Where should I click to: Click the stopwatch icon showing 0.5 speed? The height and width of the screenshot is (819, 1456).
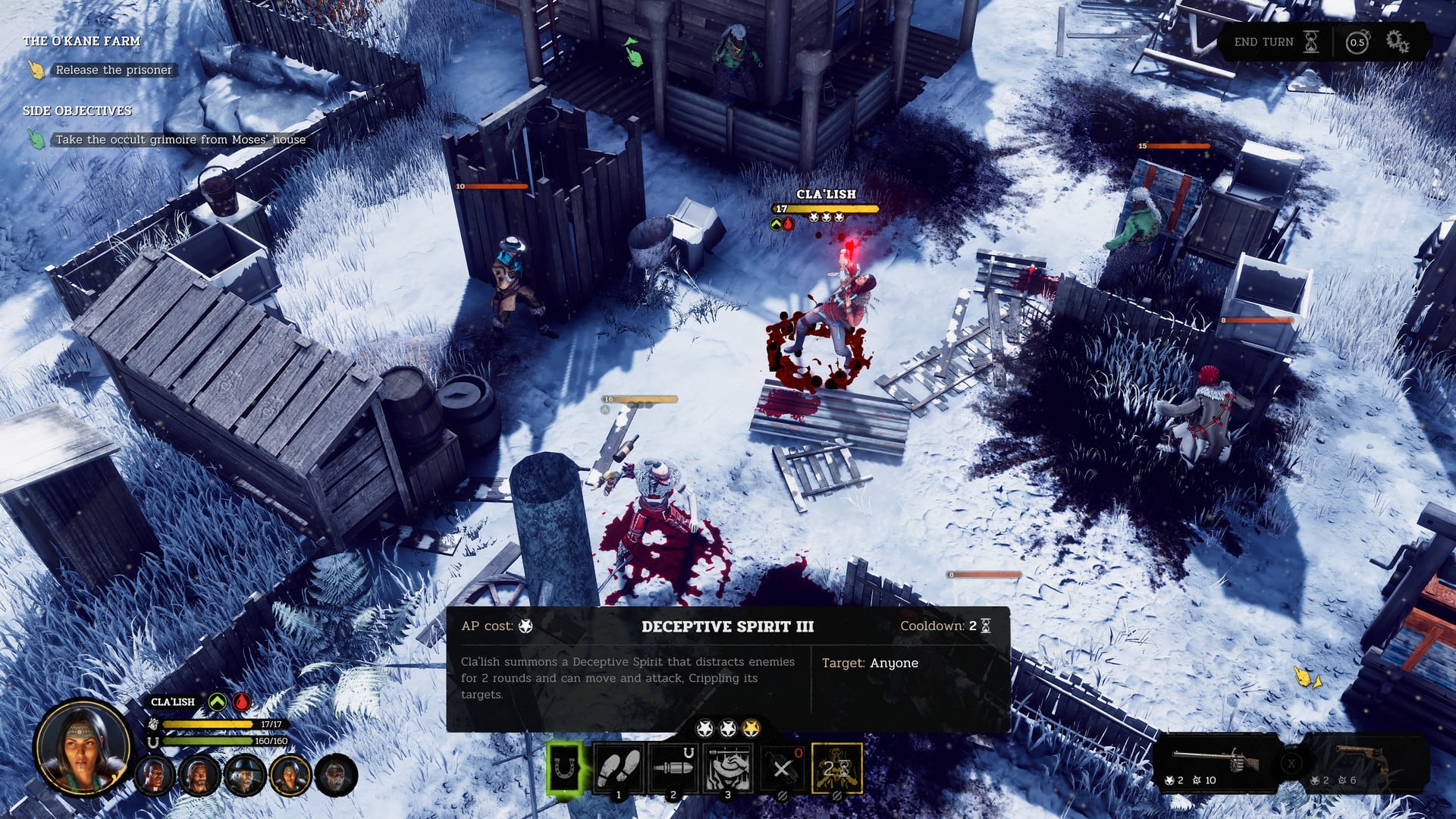[1357, 42]
